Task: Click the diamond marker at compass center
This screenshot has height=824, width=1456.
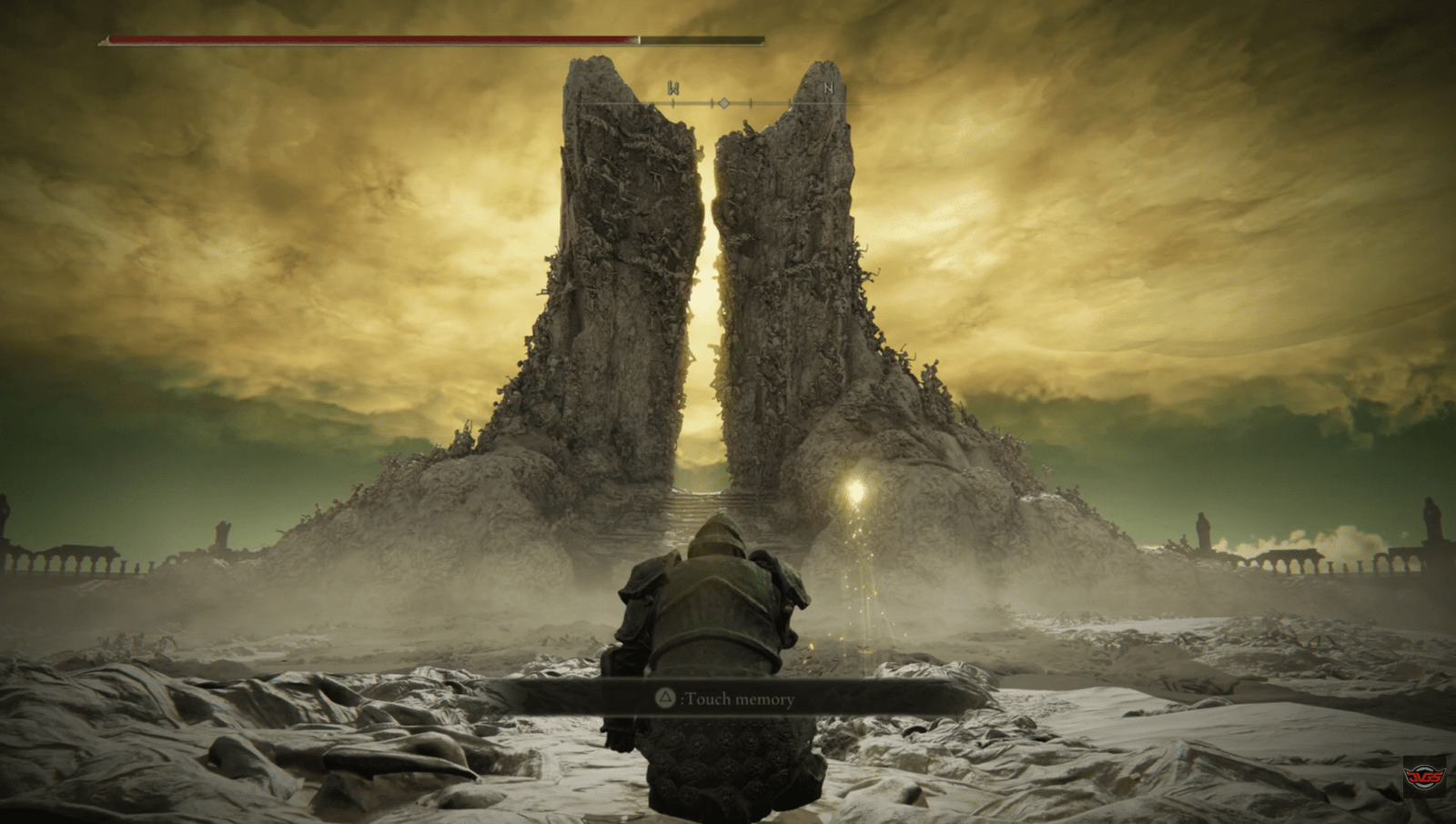Action: click(x=723, y=102)
